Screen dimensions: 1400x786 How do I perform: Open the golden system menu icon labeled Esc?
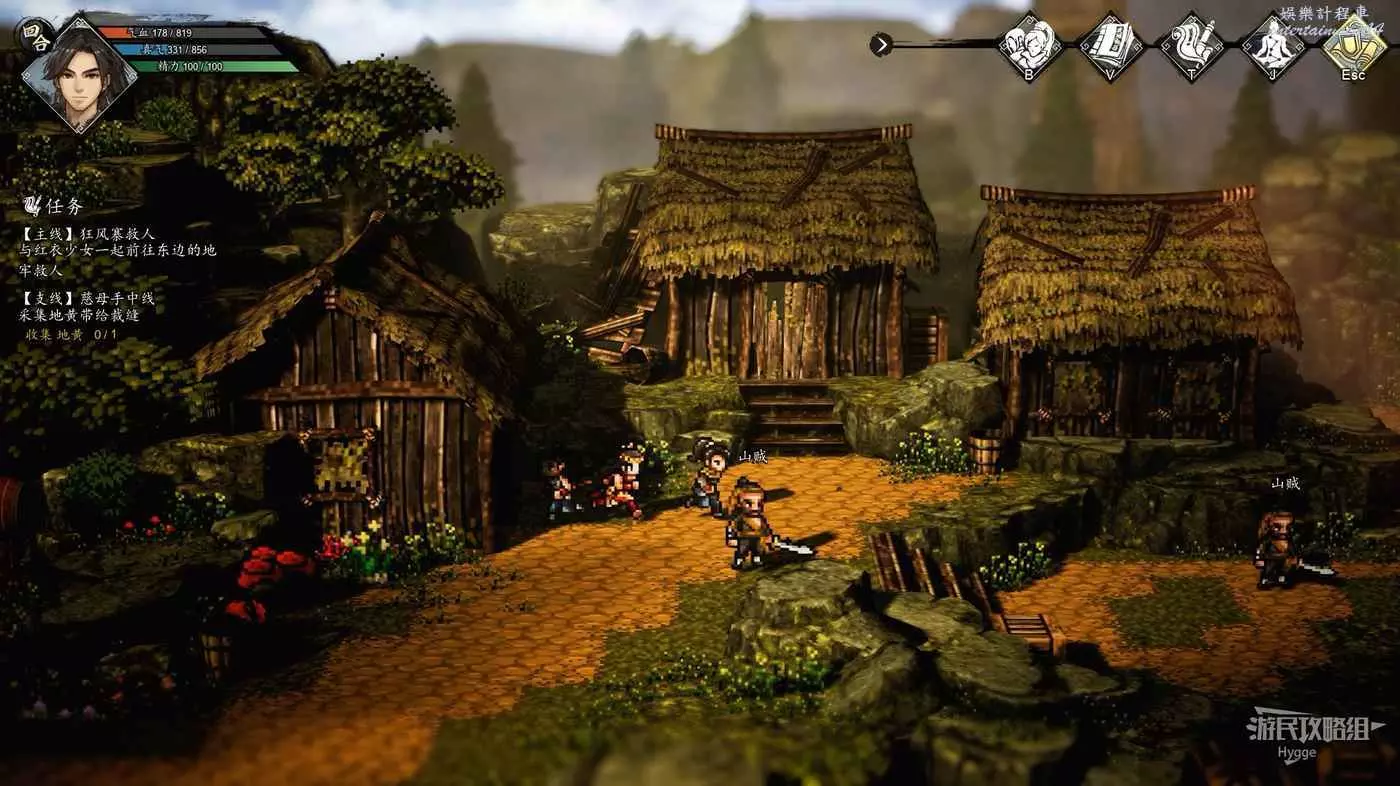pyautogui.click(x=1353, y=43)
